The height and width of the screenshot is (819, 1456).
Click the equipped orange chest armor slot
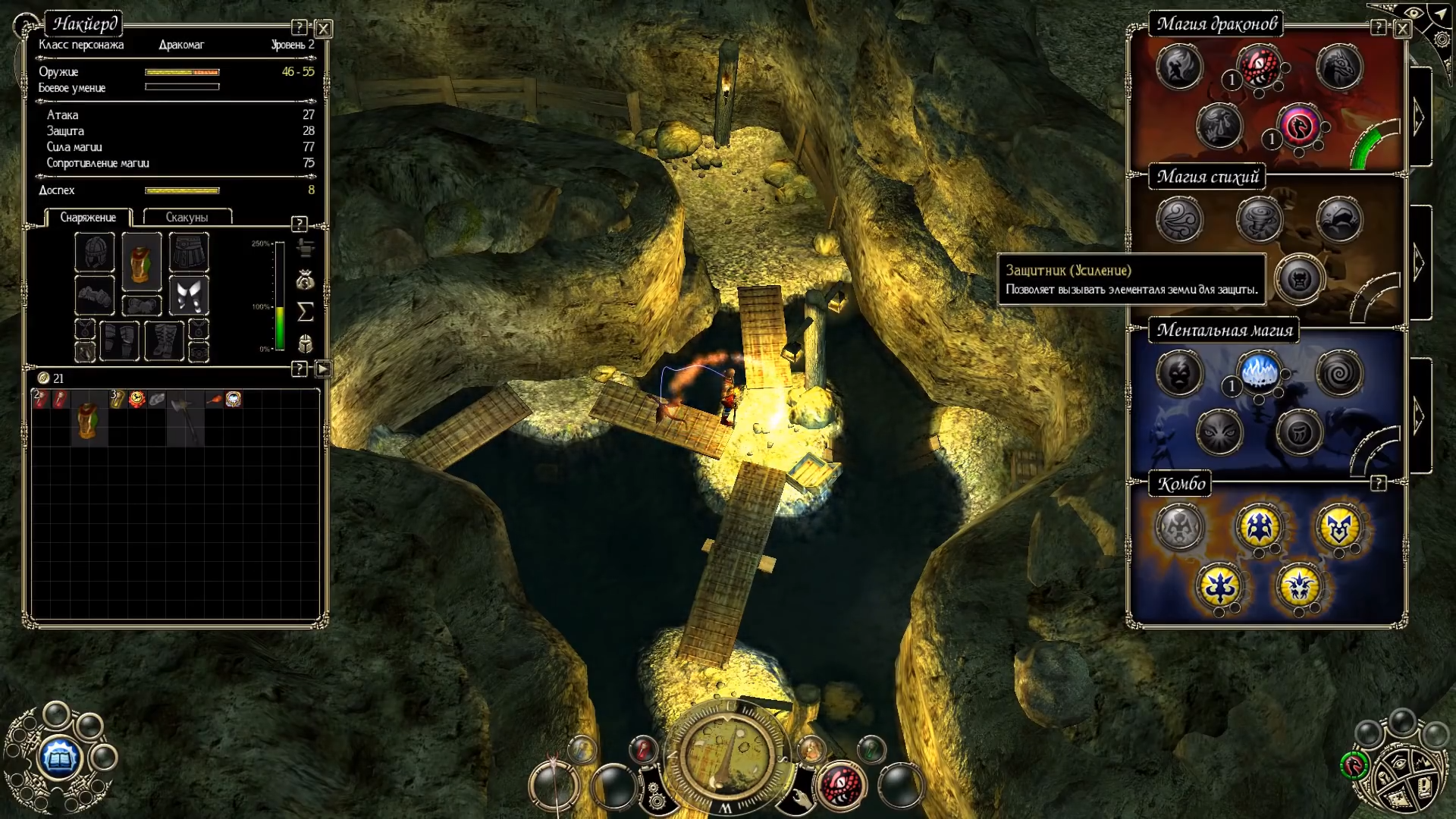point(142,262)
